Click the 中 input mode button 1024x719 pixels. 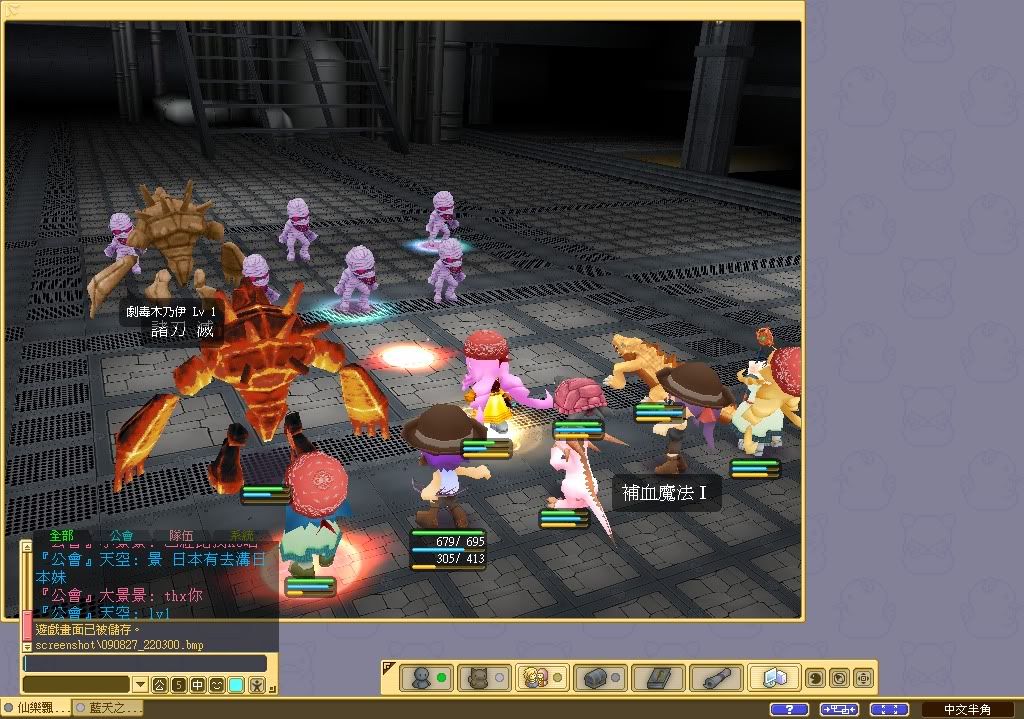tap(197, 685)
